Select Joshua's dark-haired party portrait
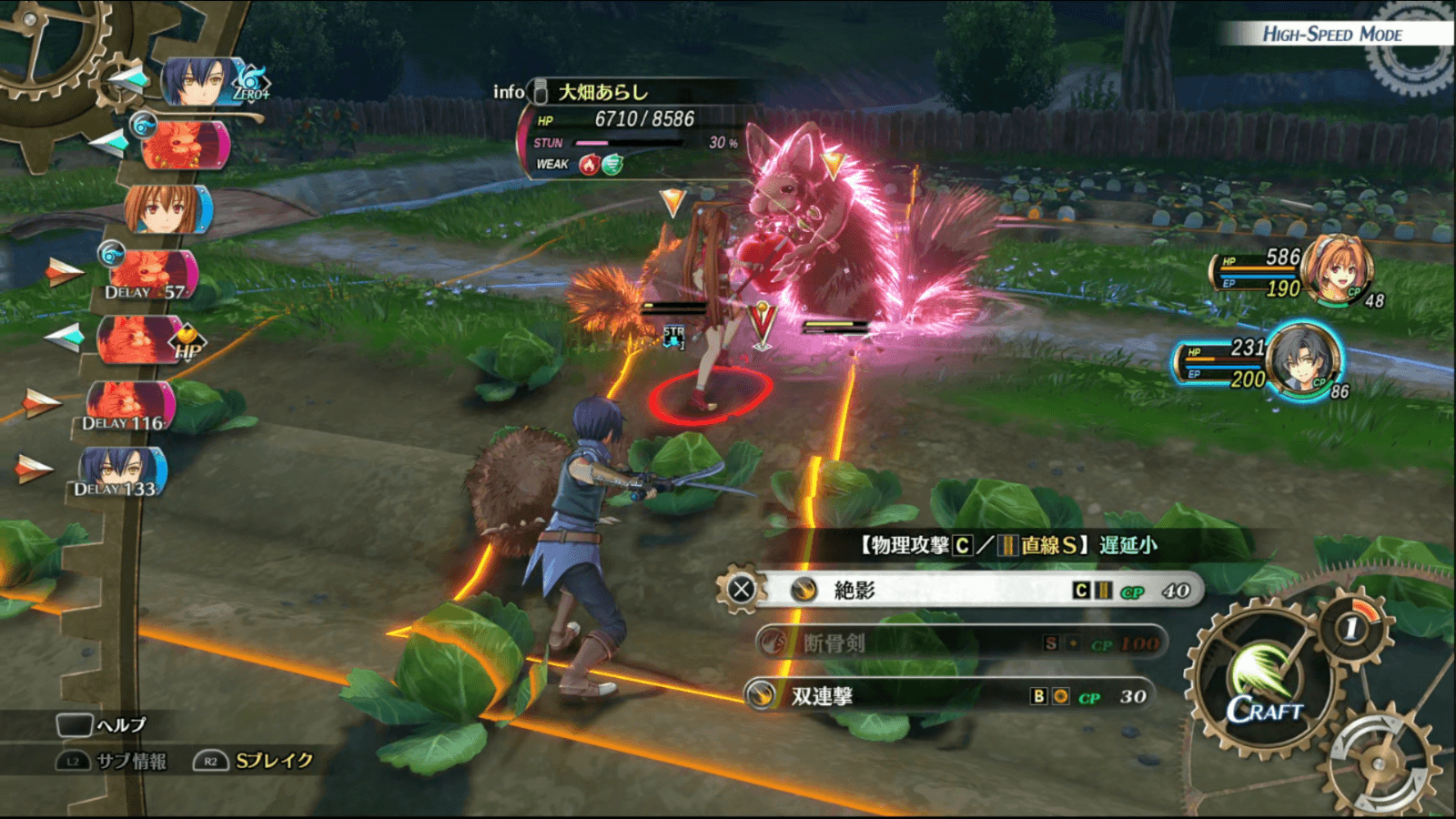This screenshot has width=1456, height=819. (x=1303, y=359)
